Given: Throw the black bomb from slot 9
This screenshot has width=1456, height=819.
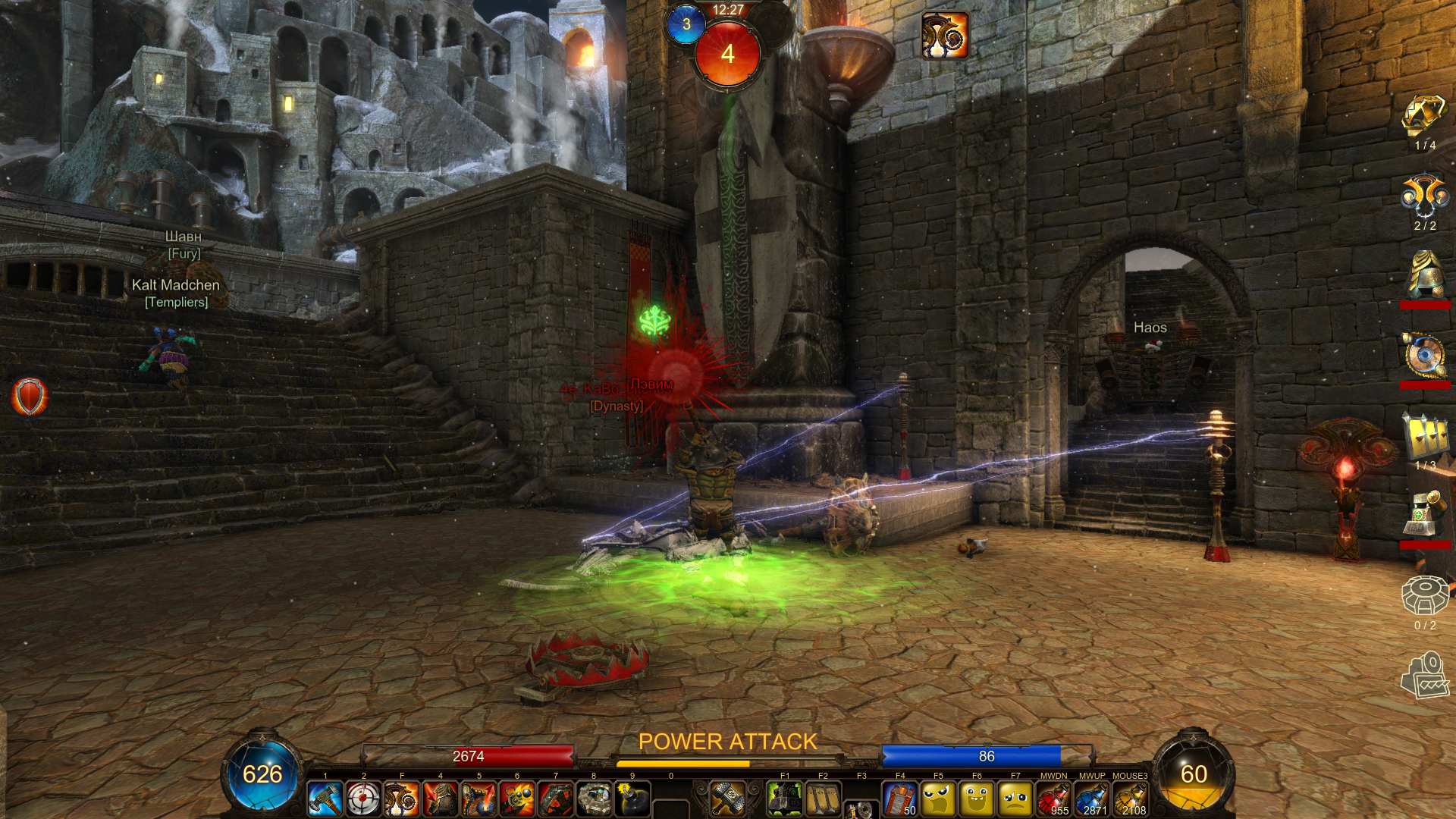Looking at the screenshot, I should tap(632, 799).
